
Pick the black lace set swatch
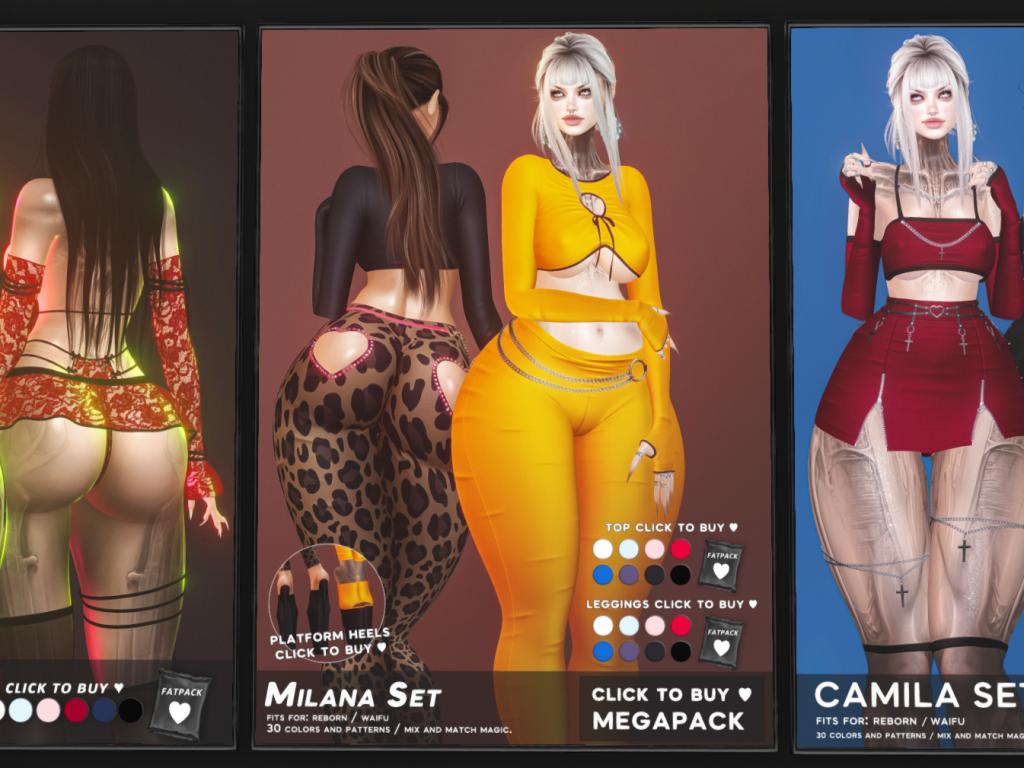tap(131, 711)
